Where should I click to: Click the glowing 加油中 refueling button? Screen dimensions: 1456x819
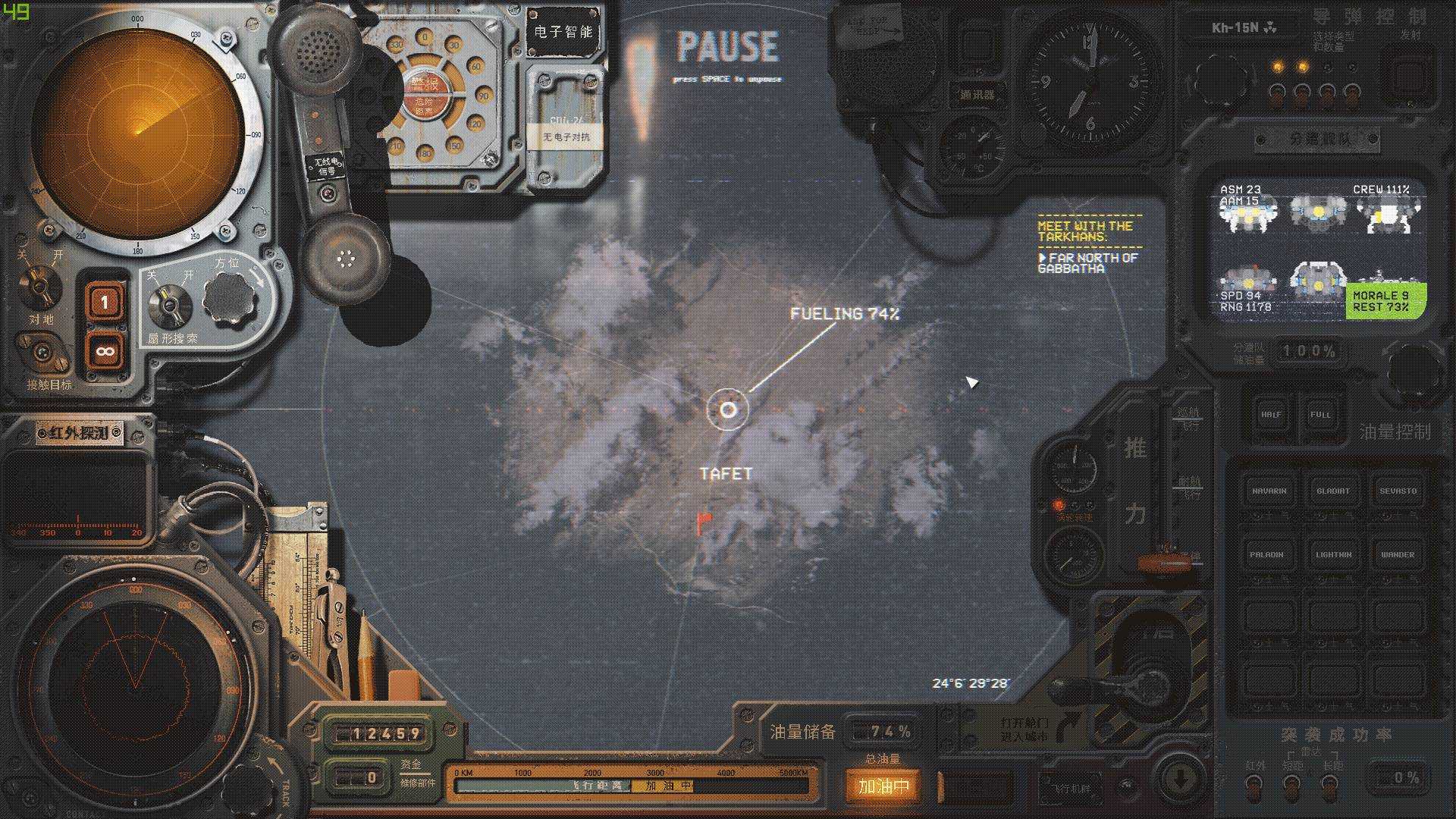[x=883, y=786]
